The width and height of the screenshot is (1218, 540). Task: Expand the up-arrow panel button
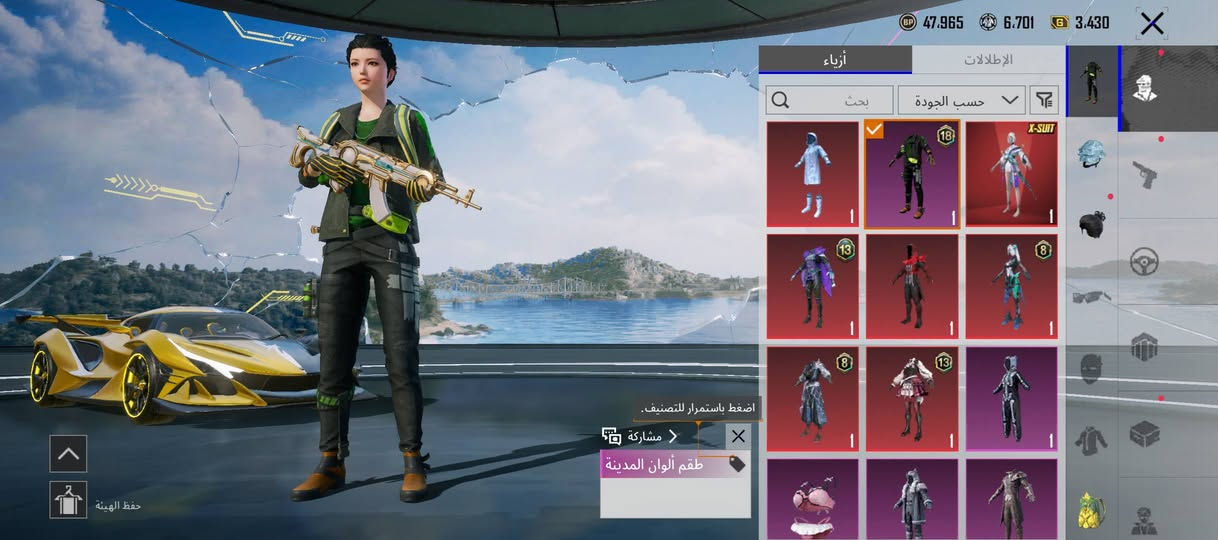[x=68, y=453]
